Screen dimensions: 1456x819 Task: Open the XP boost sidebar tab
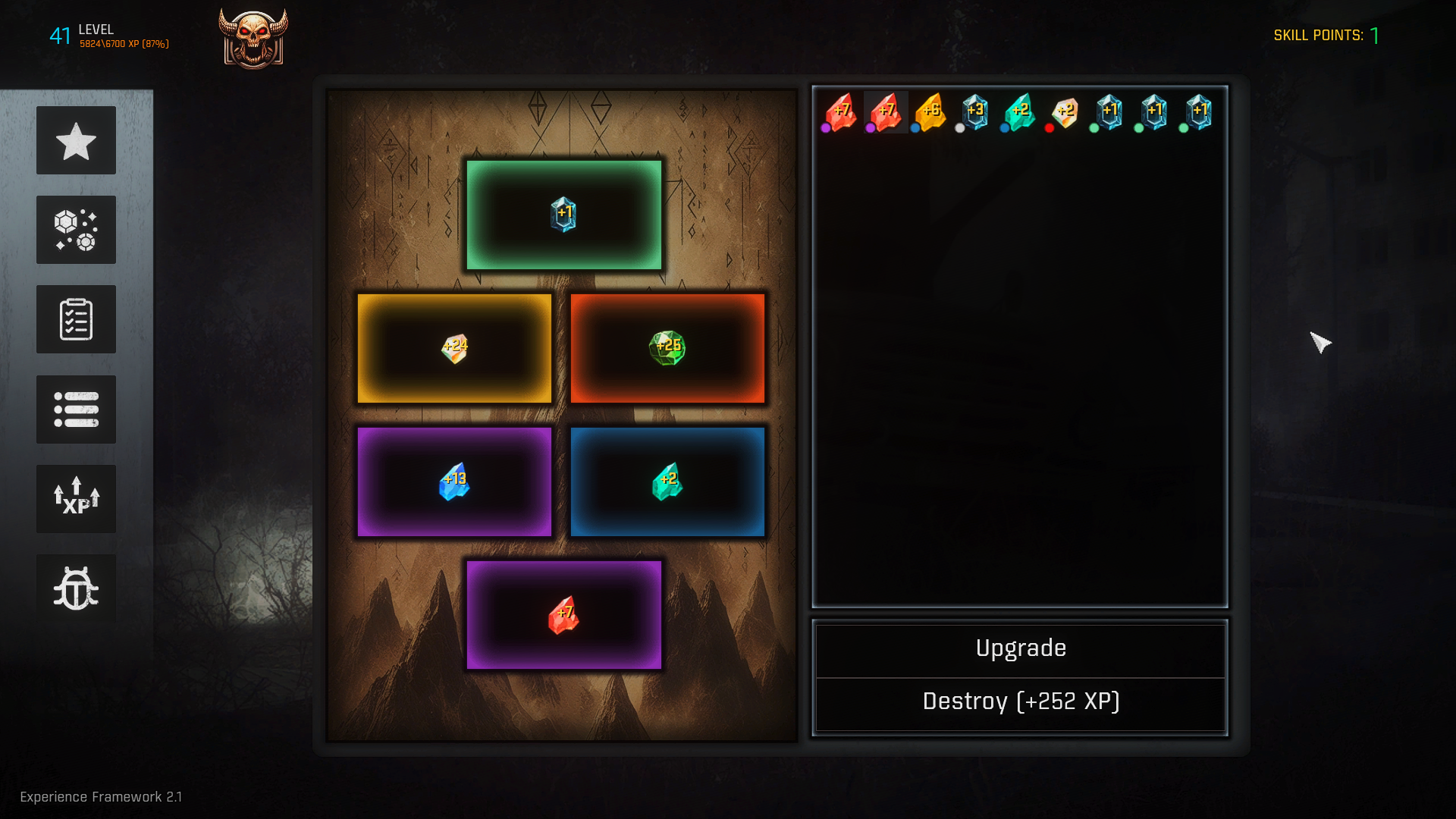pos(76,498)
